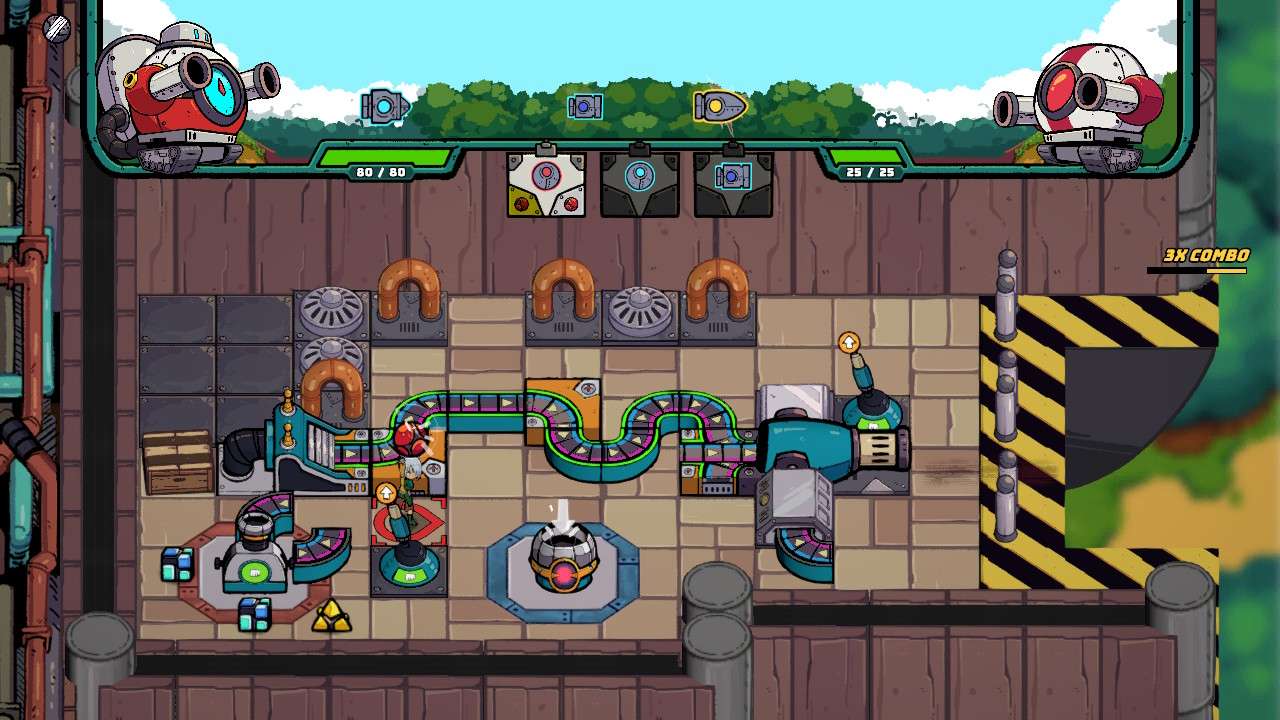Pick the highlighted yellow torpedo icon
Screen dimensions: 1280x720
[718, 105]
